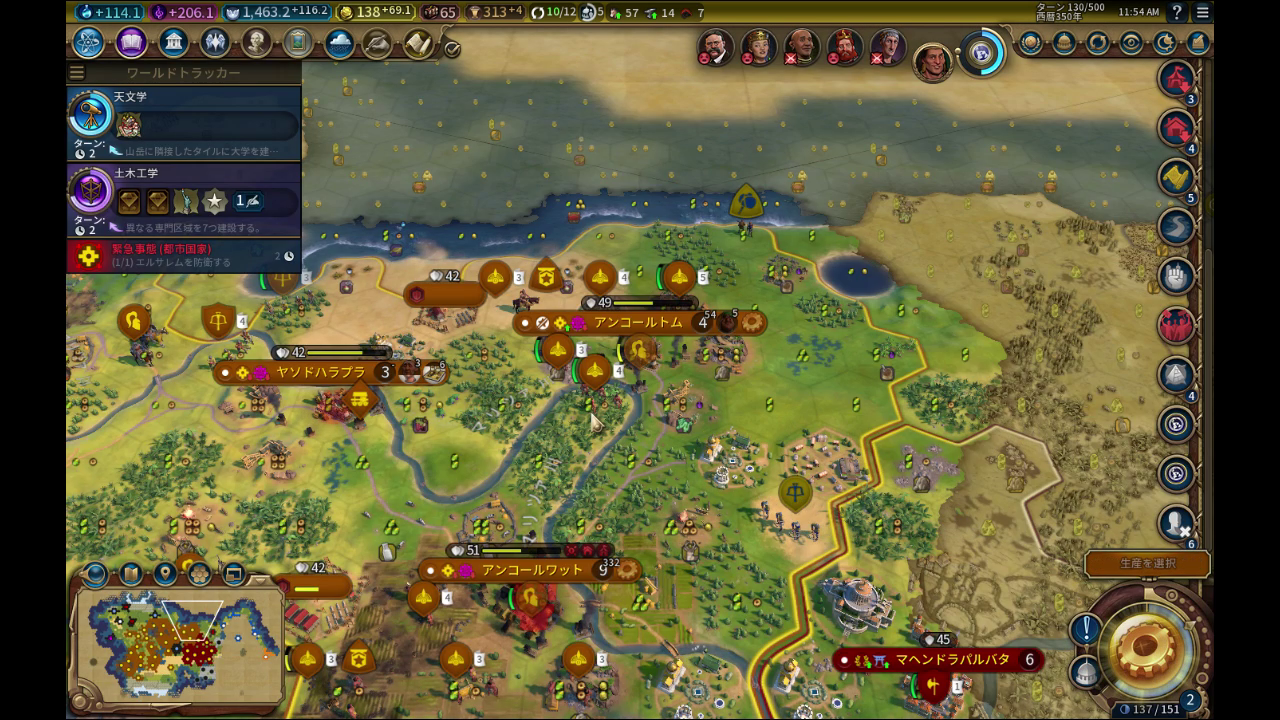The width and height of the screenshot is (1280, 720).
Task: Click the 生産を選択 choose production notification
Action: point(1147,564)
